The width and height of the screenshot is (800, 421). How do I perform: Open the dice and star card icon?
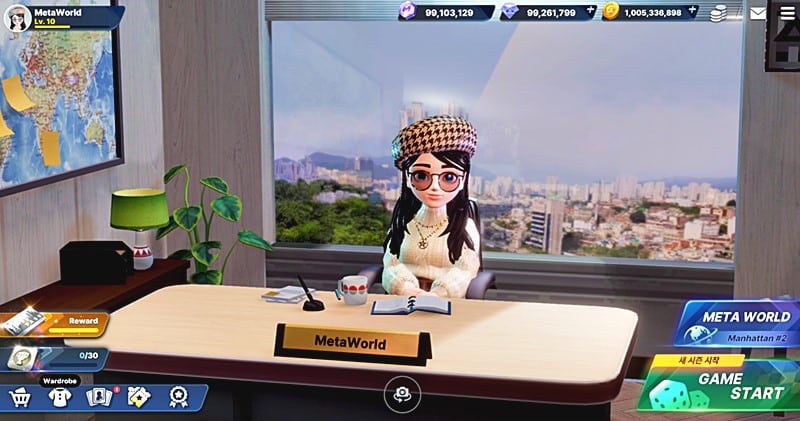click(x=139, y=397)
